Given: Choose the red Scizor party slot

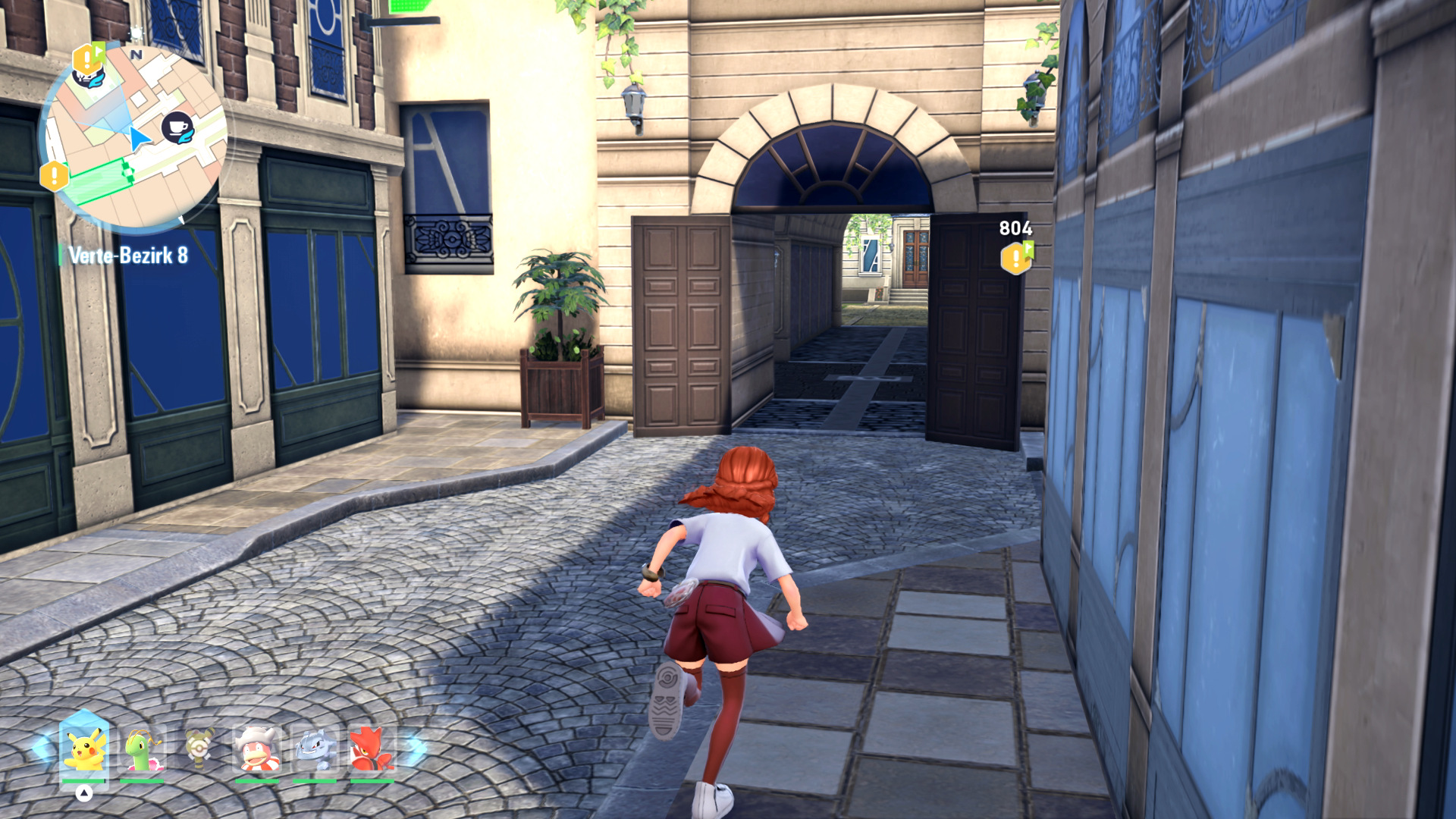Looking at the screenshot, I should [x=372, y=749].
